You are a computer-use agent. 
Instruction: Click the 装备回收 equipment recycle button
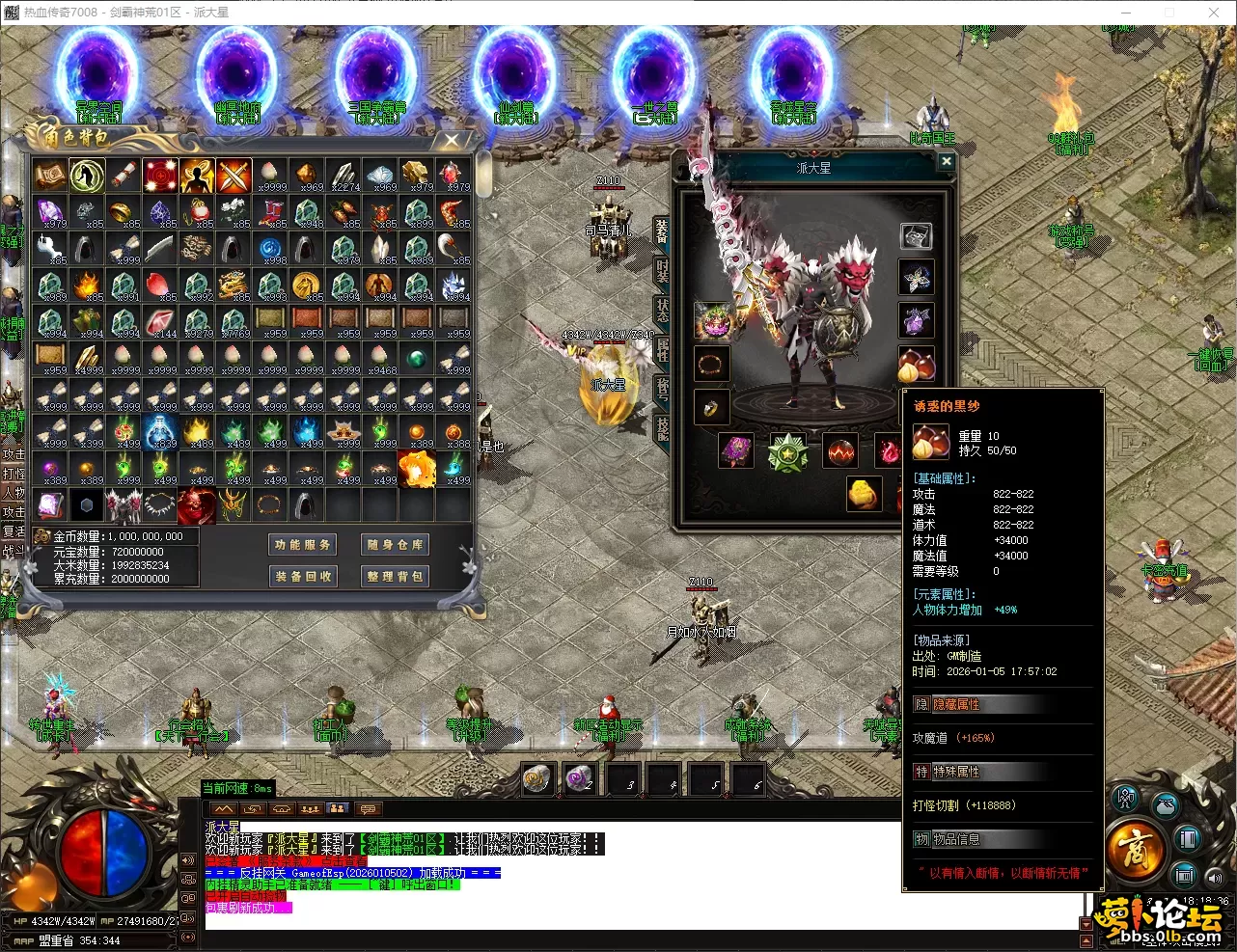pos(302,576)
